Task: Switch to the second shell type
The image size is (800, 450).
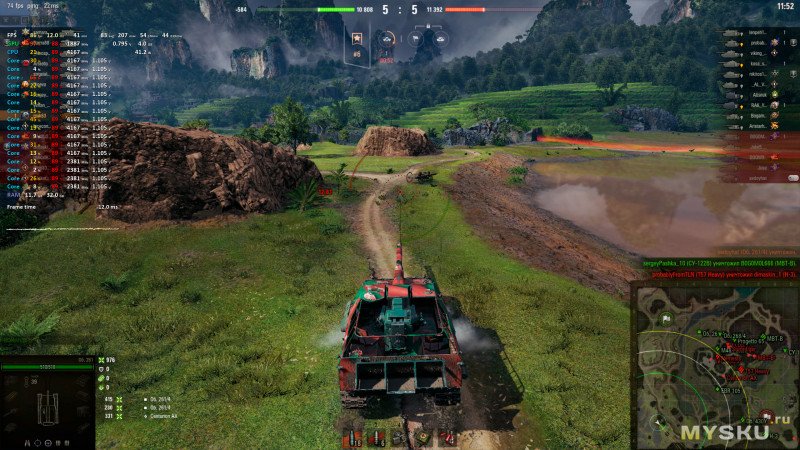Action: point(377,438)
